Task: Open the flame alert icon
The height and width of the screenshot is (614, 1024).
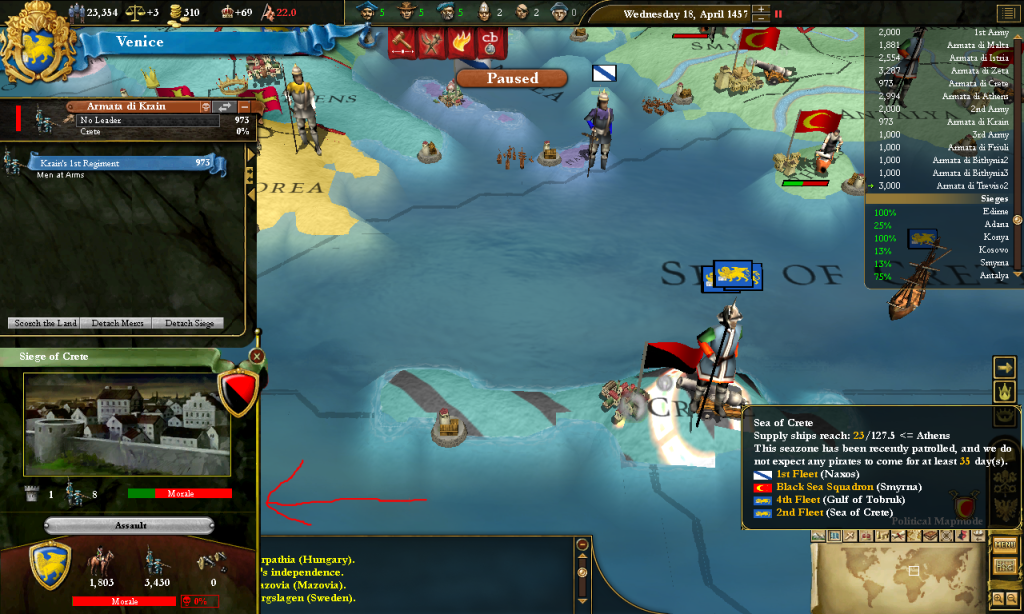Action: pos(461,42)
